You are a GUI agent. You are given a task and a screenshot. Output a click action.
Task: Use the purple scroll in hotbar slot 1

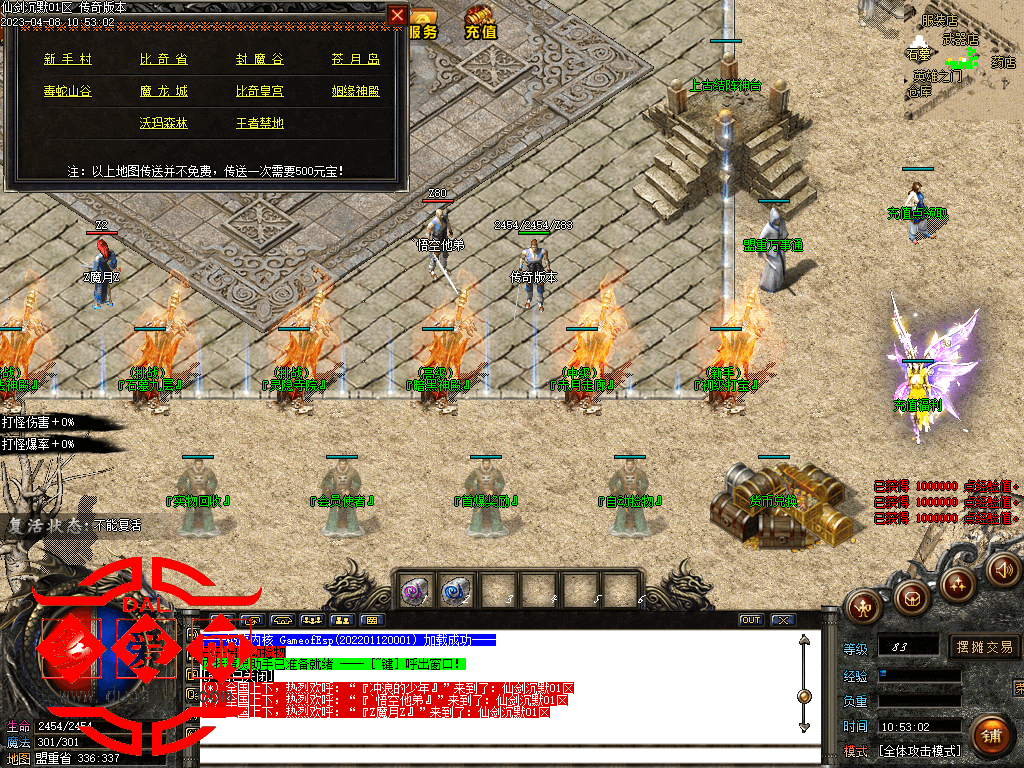[x=415, y=591]
